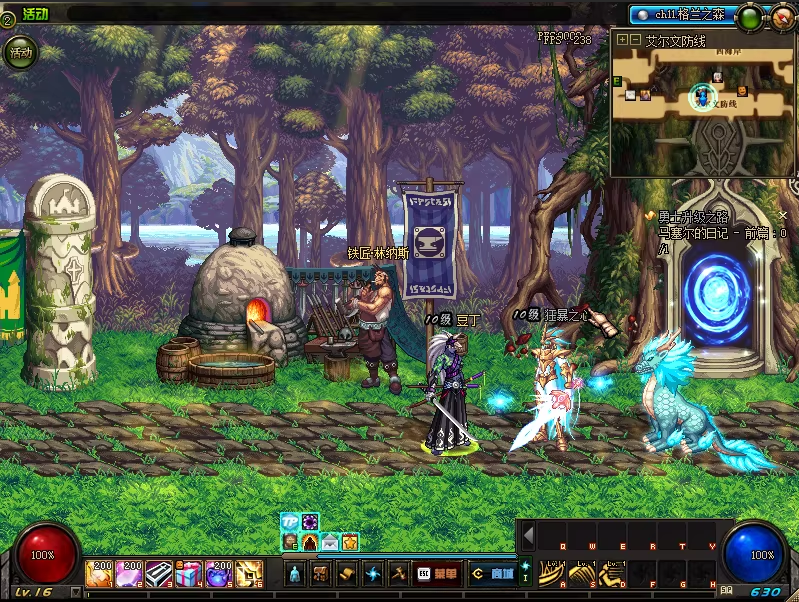Open the blue TP icon

289,521
